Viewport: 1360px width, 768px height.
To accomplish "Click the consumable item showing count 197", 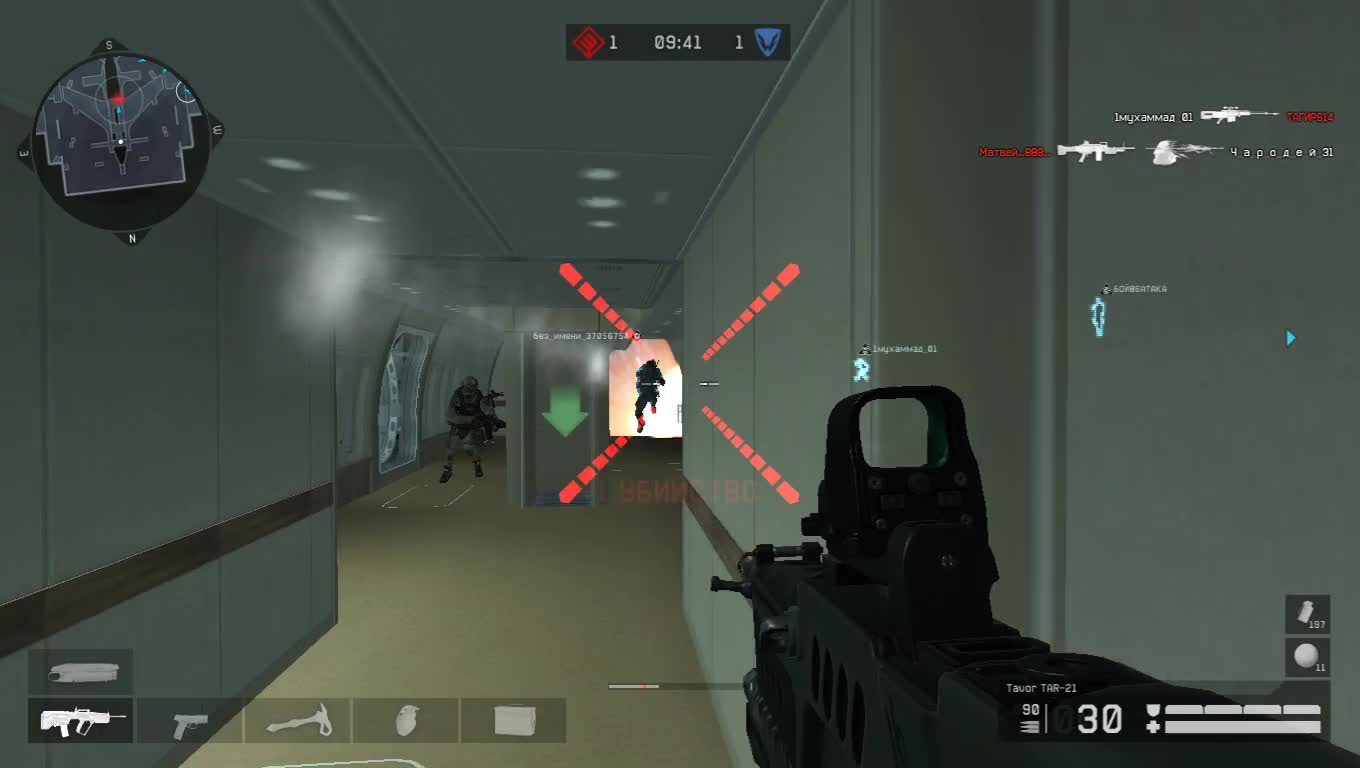I will pyautogui.click(x=1307, y=614).
